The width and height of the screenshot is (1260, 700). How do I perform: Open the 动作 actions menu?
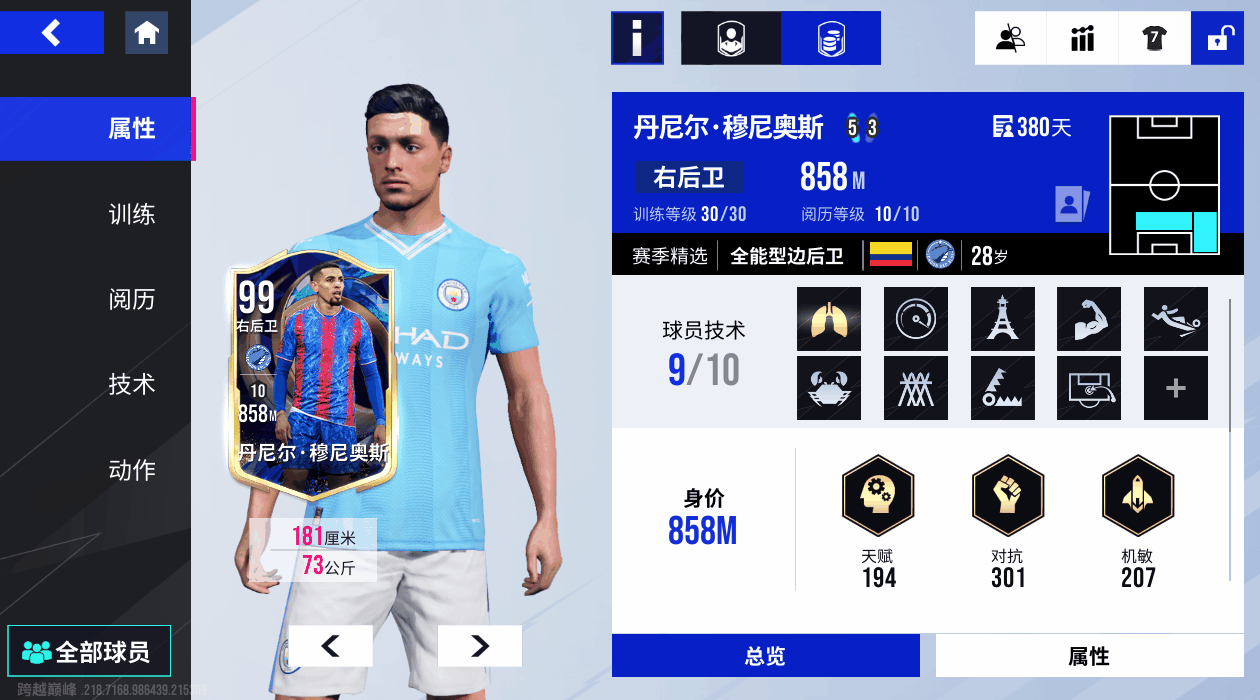pyautogui.click(x=132, y=469)
